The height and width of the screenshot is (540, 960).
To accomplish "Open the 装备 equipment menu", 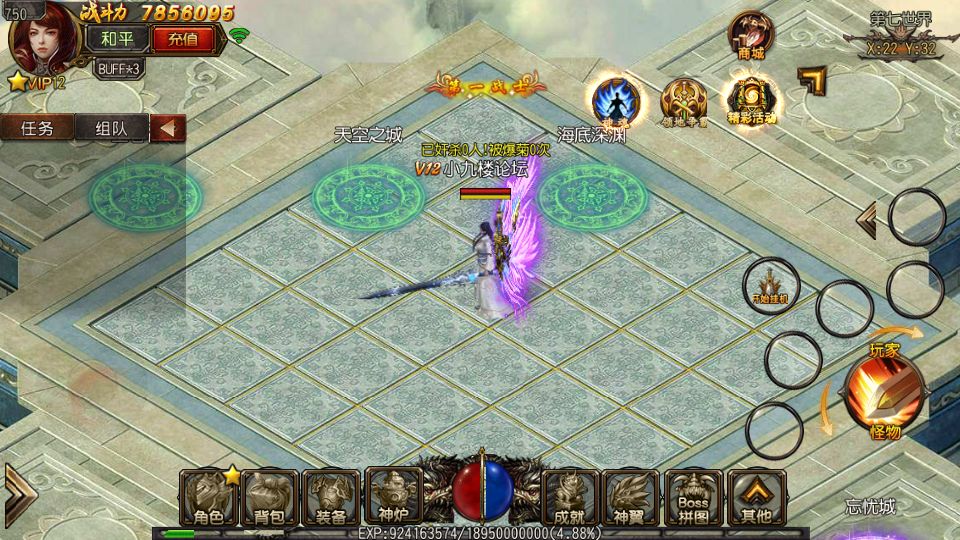I will (x=330, y=497).
